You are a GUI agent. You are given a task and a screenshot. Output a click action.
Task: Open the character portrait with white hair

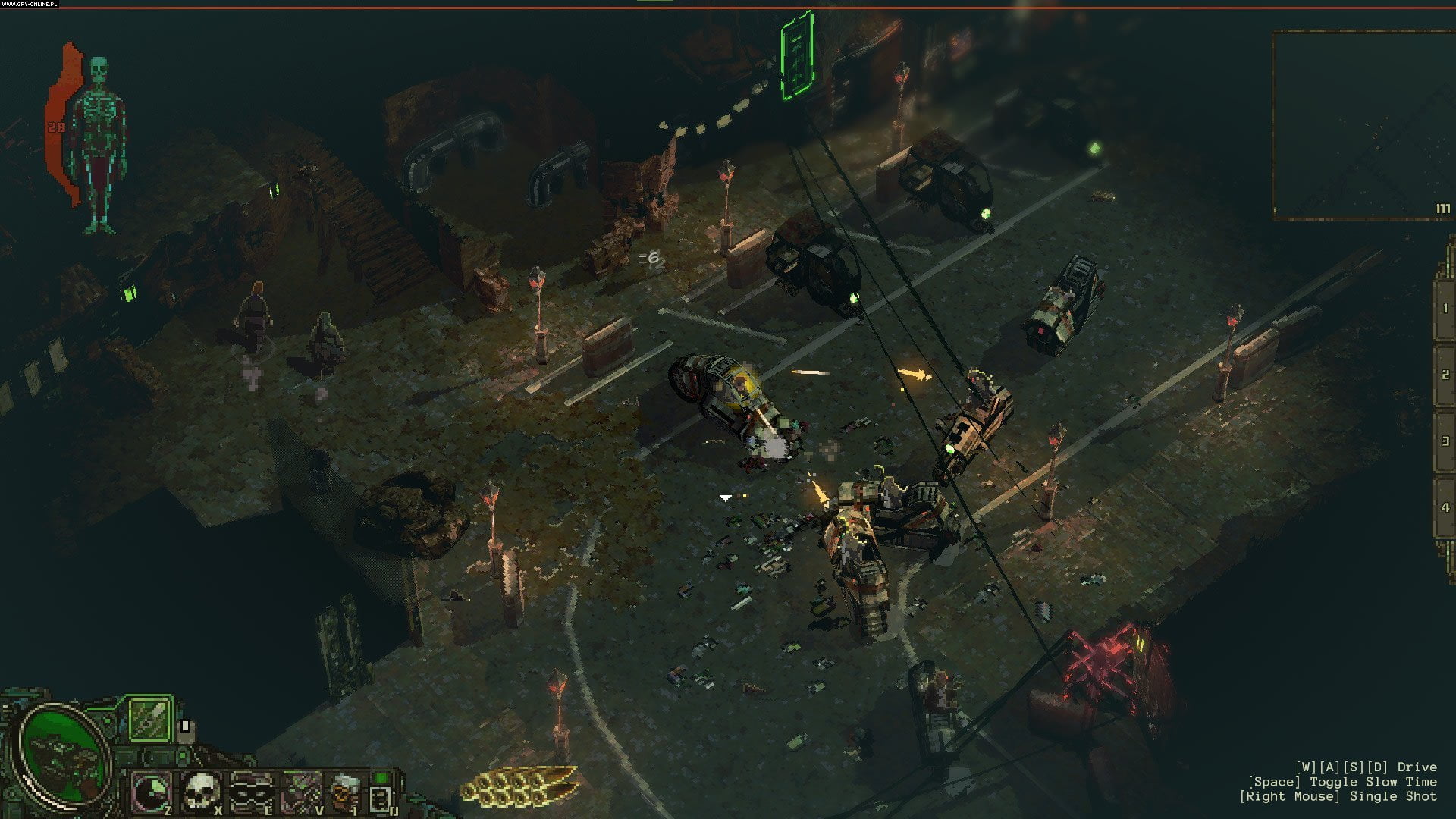tap(345, 792)
